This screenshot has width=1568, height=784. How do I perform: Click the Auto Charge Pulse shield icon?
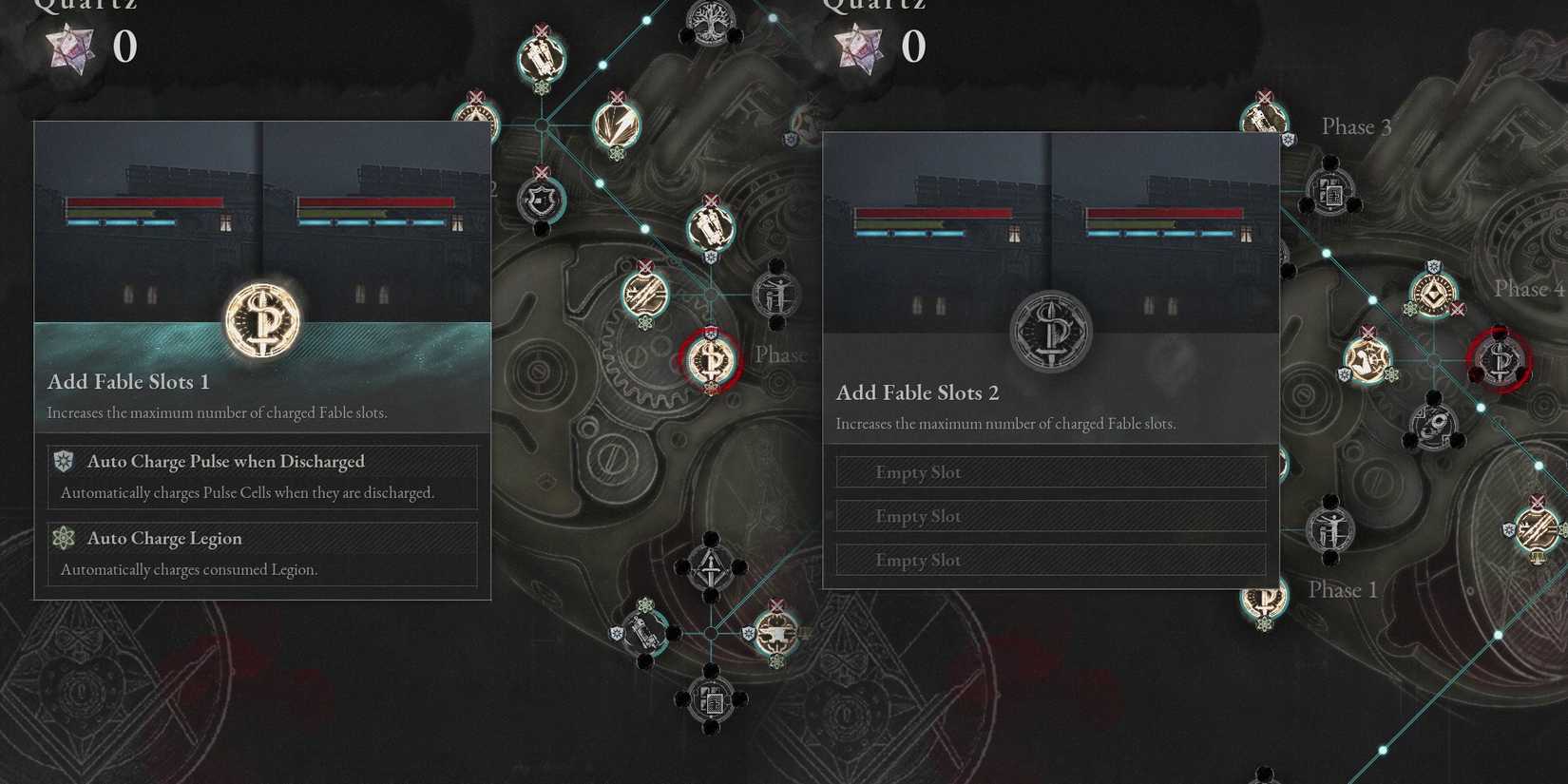coord(64,461)
